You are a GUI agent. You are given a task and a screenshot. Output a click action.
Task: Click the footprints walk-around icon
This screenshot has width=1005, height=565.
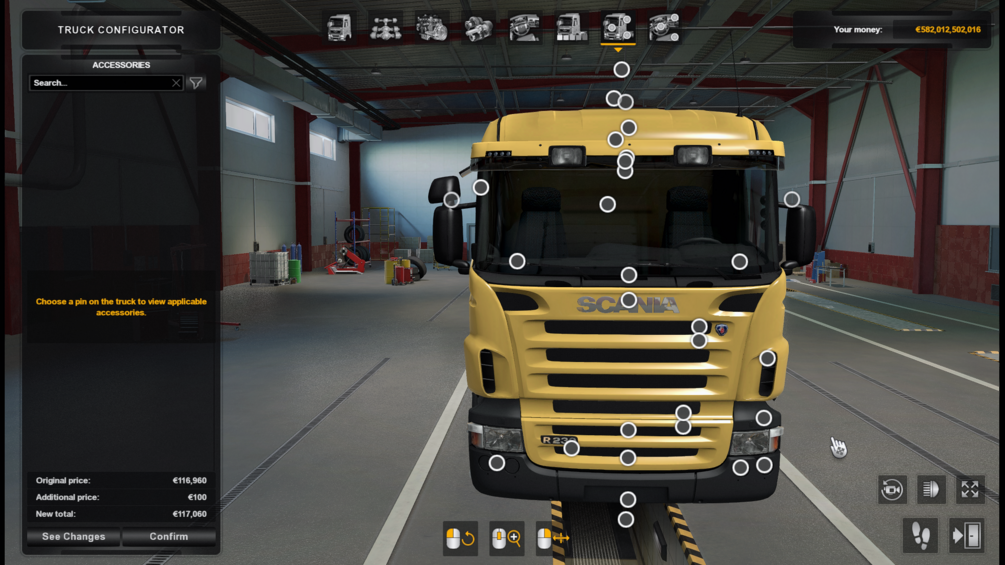(920, 536)
